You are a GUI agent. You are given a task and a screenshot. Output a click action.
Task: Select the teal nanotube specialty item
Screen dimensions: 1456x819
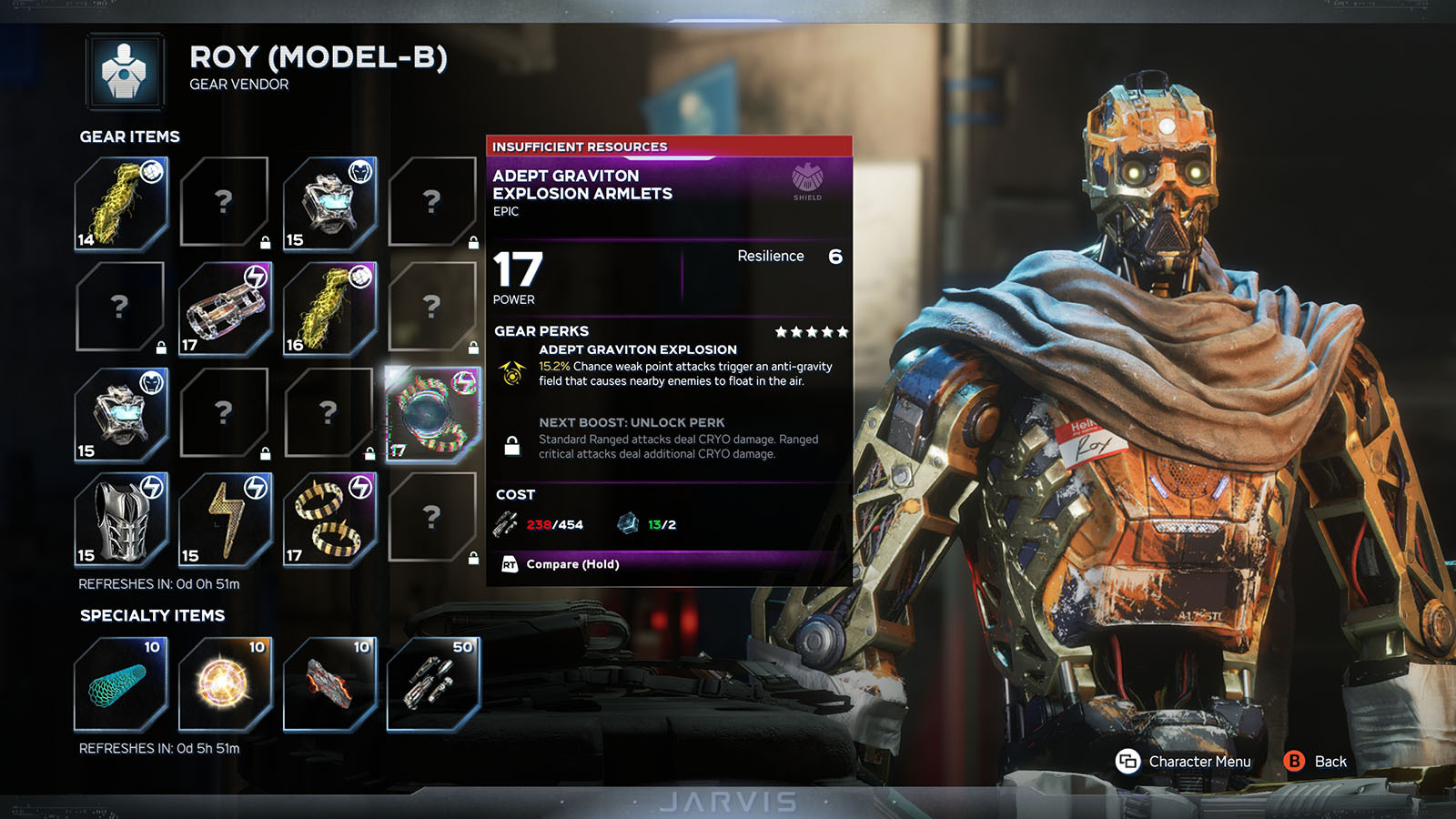tap(121, 684)
